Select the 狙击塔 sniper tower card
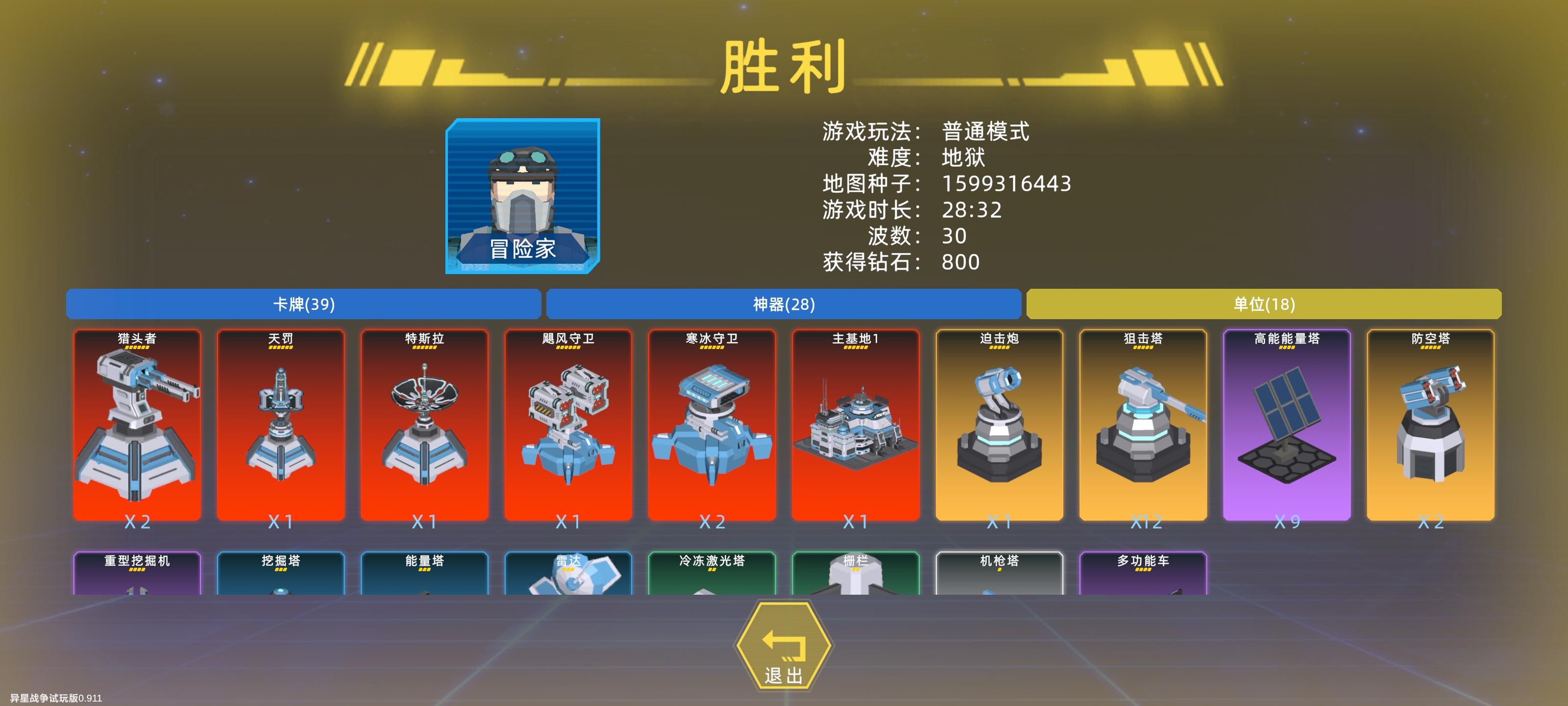The width and height of the screenshot is (1568, 706). point(1144,427)
